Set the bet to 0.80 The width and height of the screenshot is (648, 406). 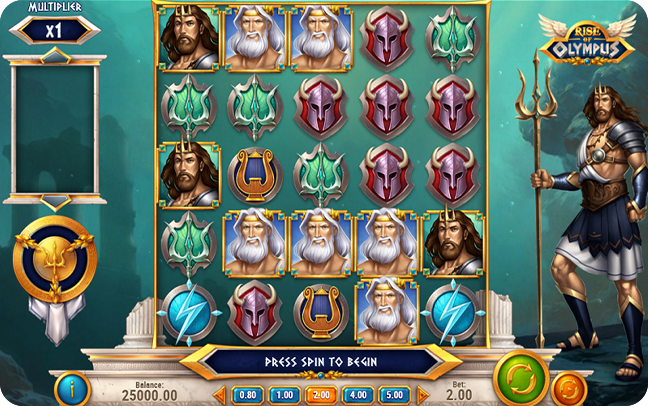tap(248, 395)
